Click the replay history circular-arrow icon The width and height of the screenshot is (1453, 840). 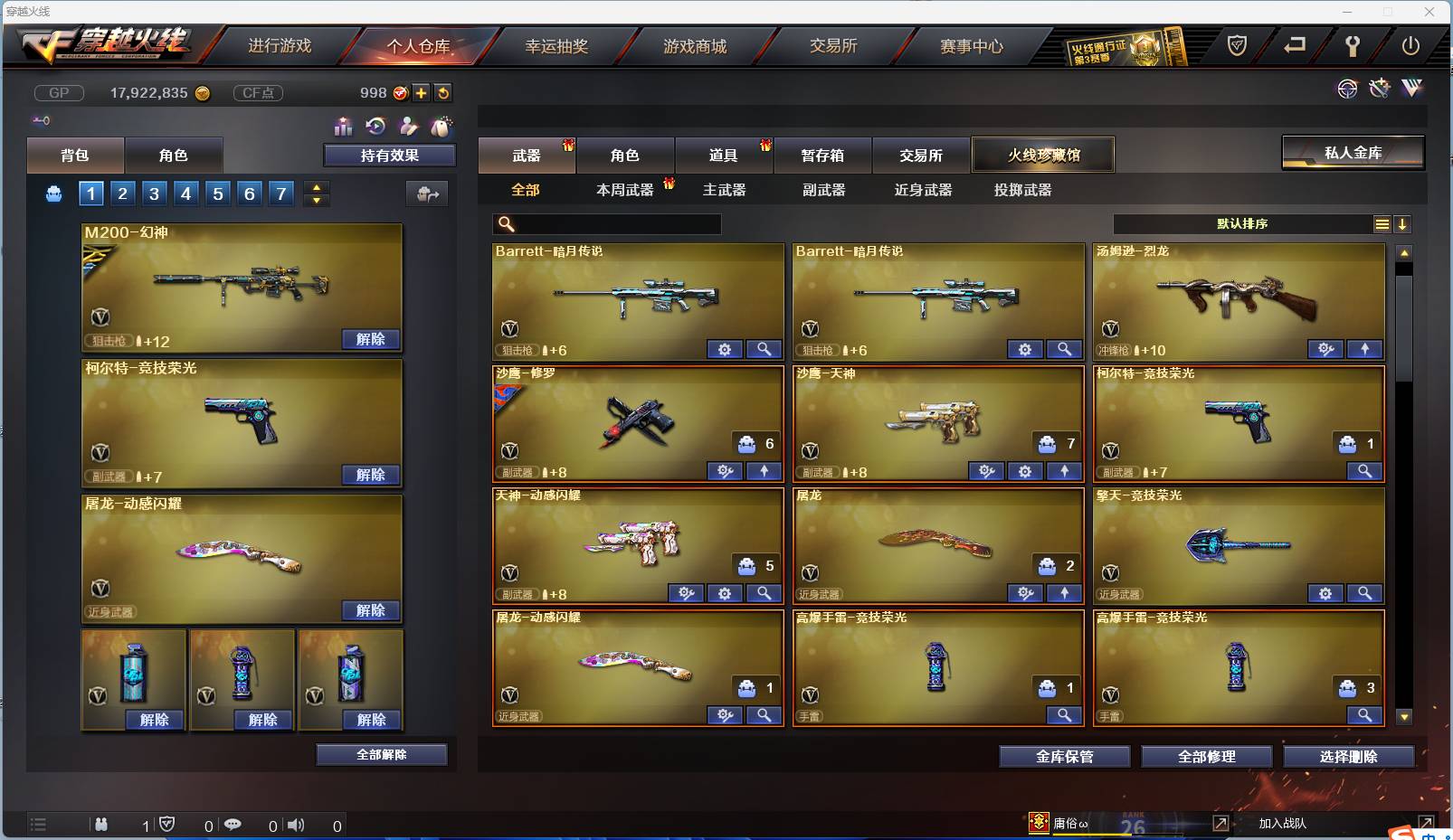(x=374, y=127)
